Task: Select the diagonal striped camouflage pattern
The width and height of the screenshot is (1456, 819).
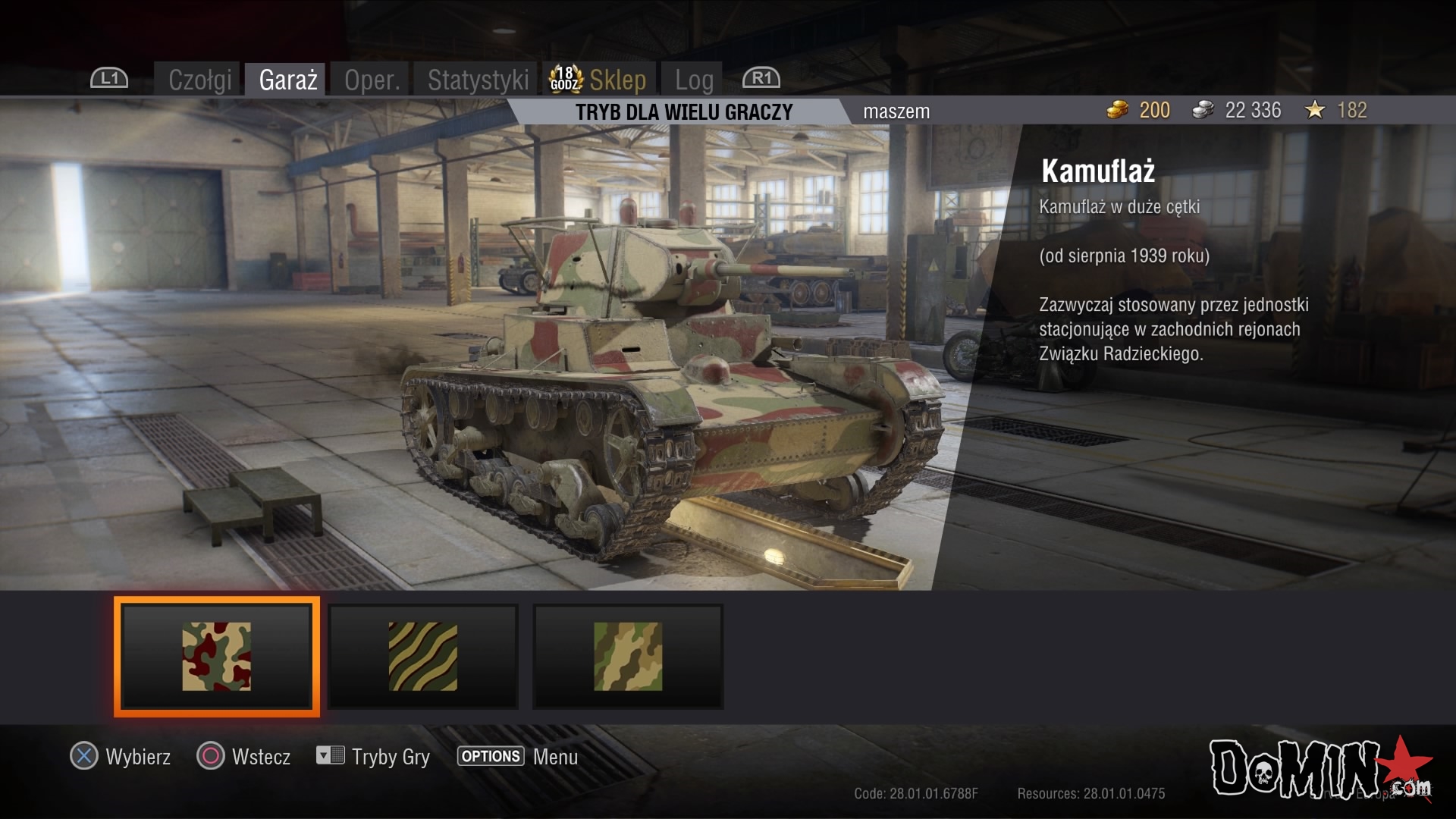Action: click(423, 657)
